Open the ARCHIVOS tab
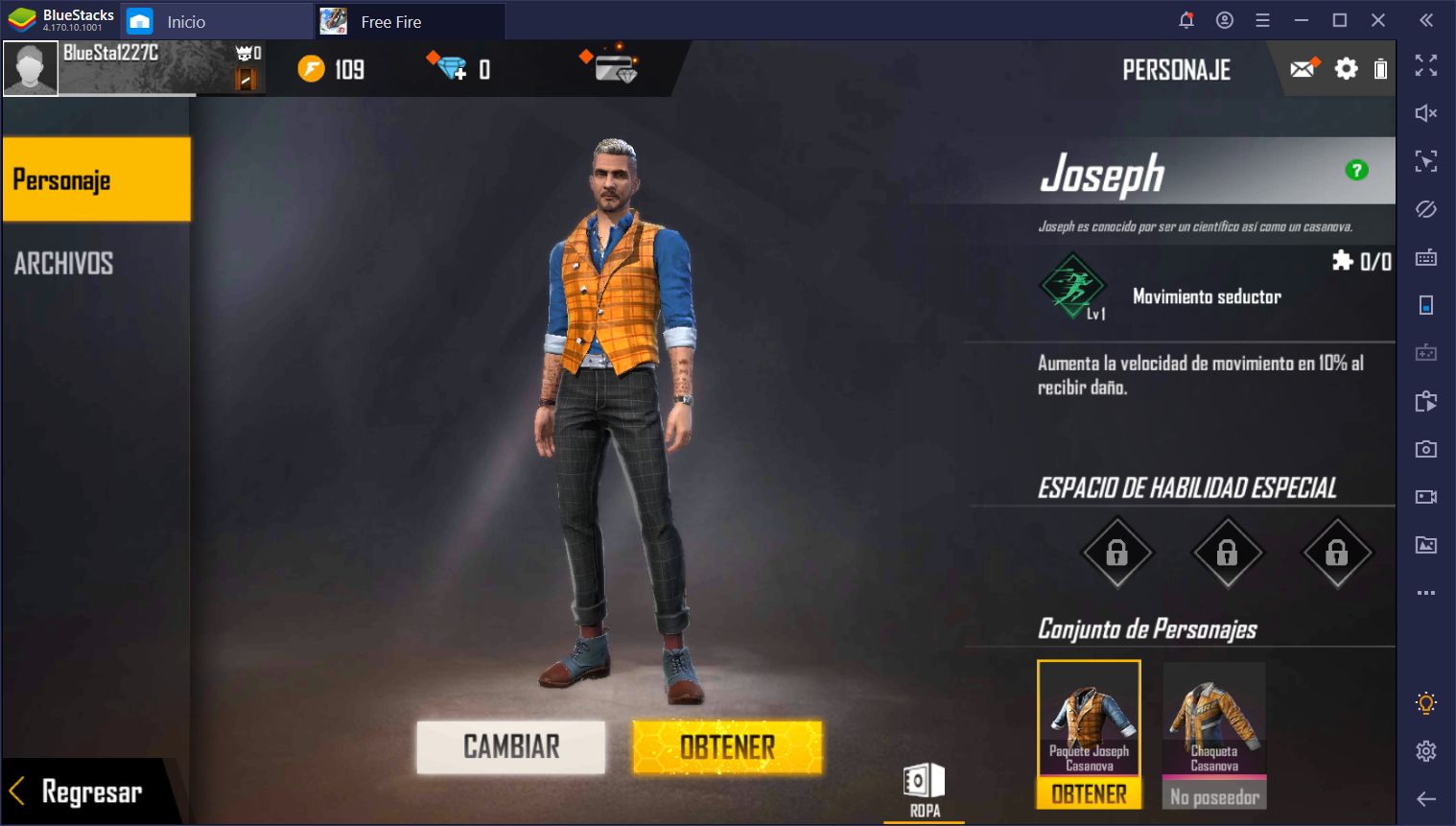Screen dimensions: 1456x826 click(64, 263)
